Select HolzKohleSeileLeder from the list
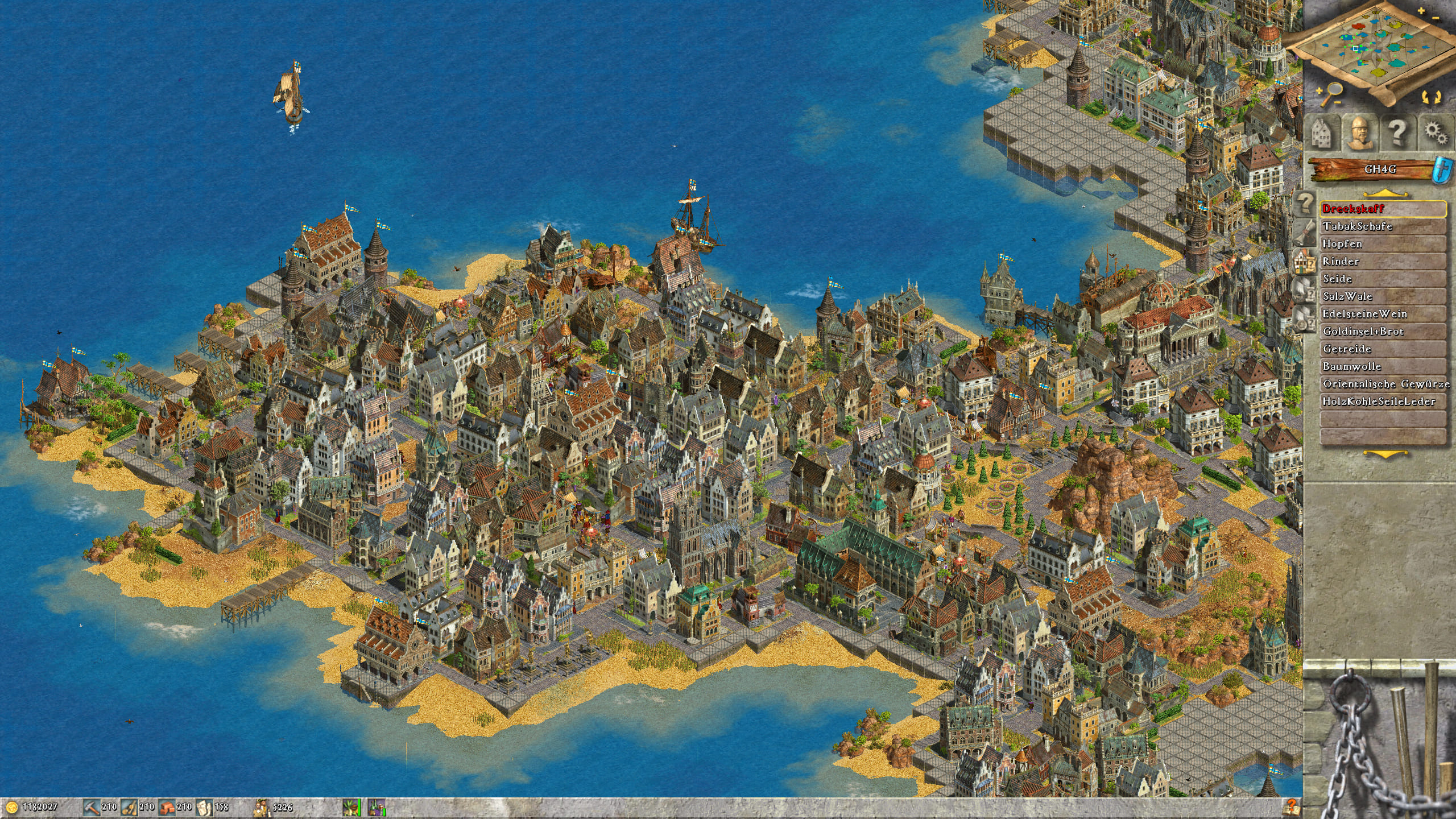 pyautogui.click(x=1381, y=402)
